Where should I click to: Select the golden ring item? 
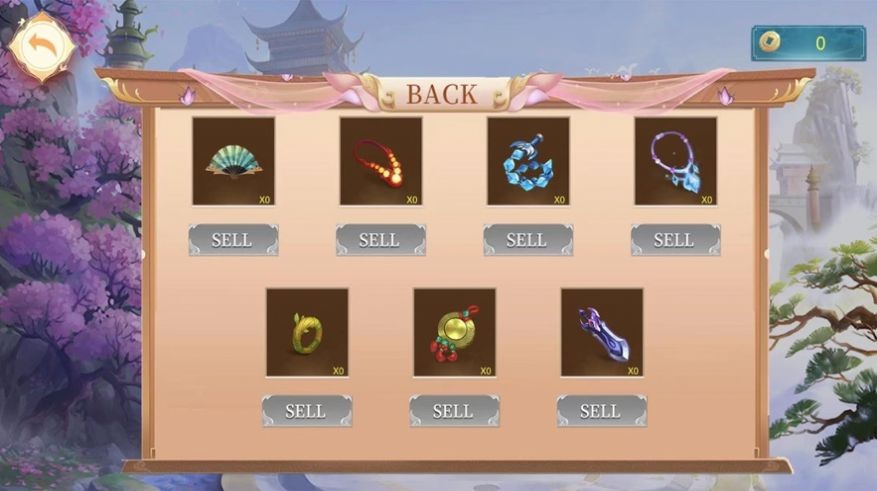(x=307, y=332)
